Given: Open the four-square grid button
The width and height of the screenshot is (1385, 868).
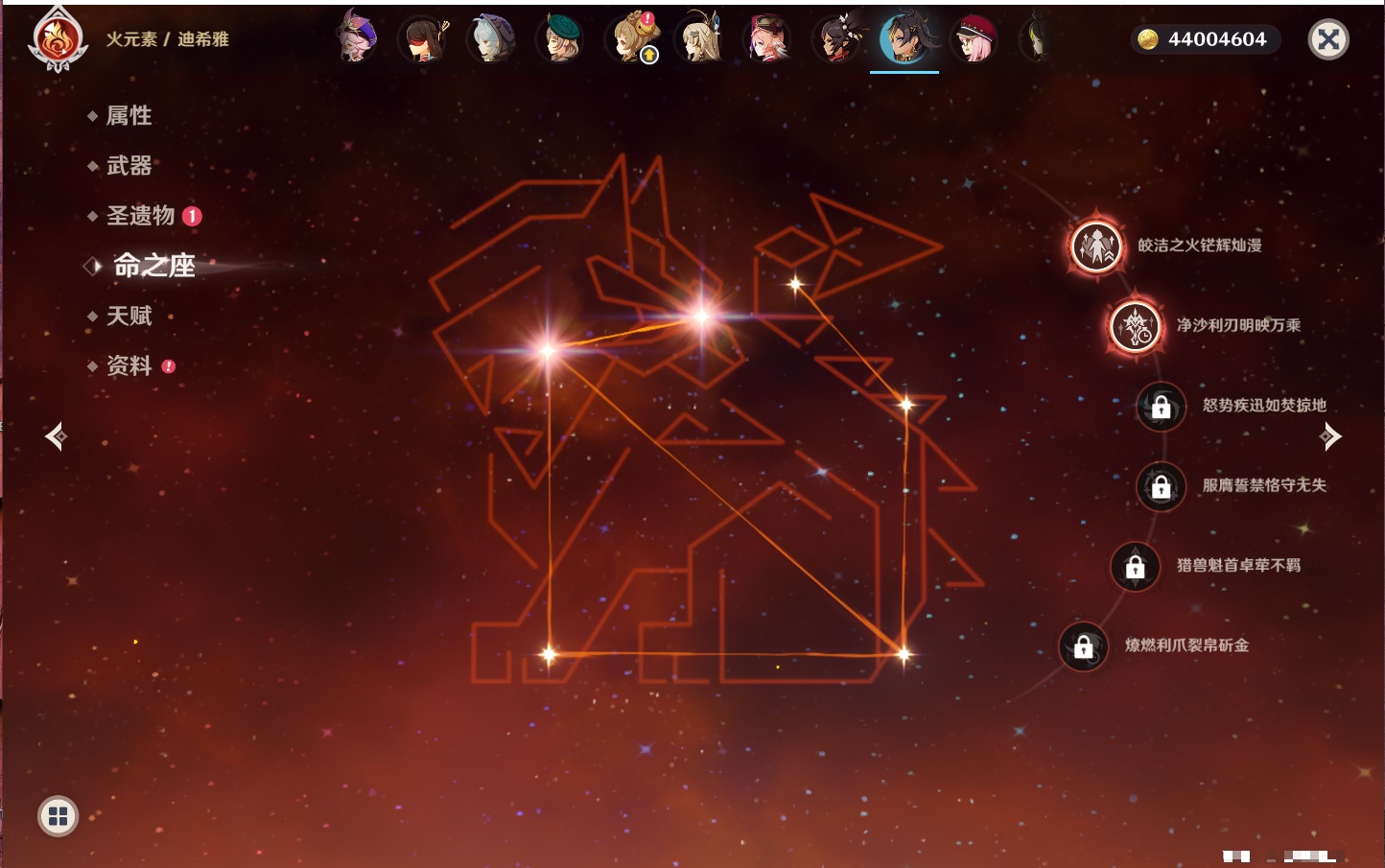Looking at the screenshot, I should [x=58, y=816].
